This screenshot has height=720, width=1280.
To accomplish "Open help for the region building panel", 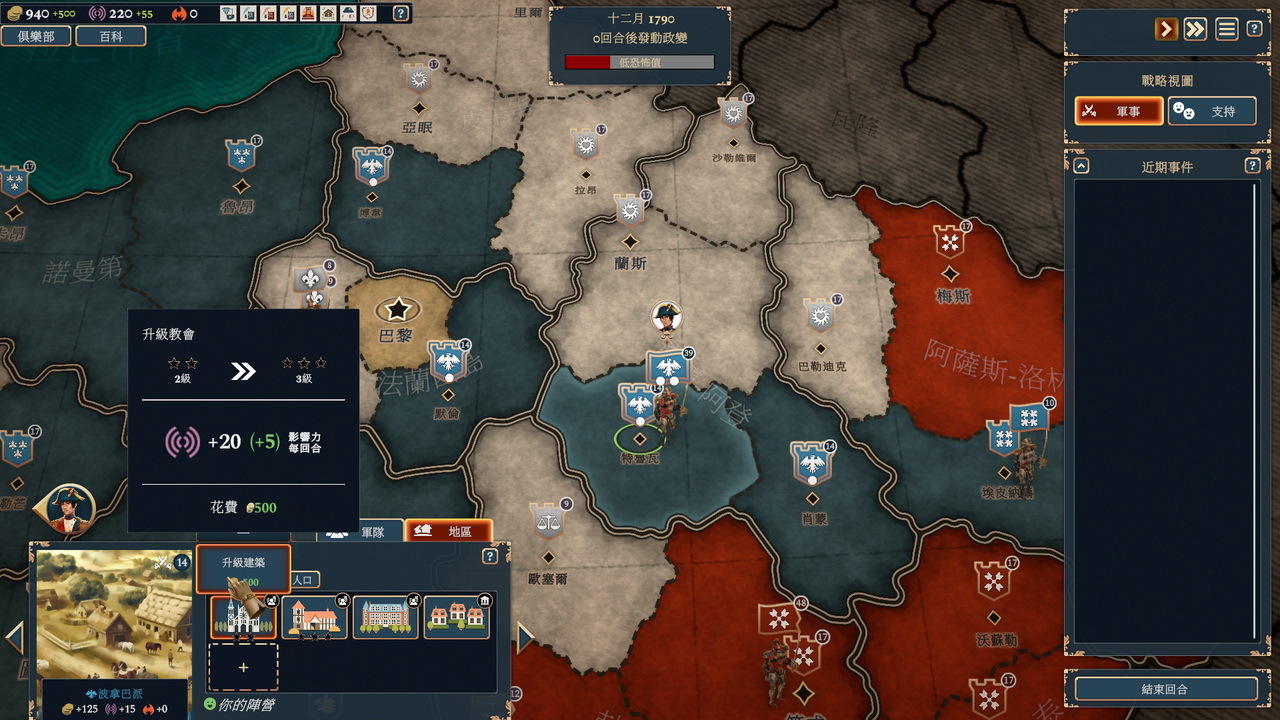I will (490, 557).
